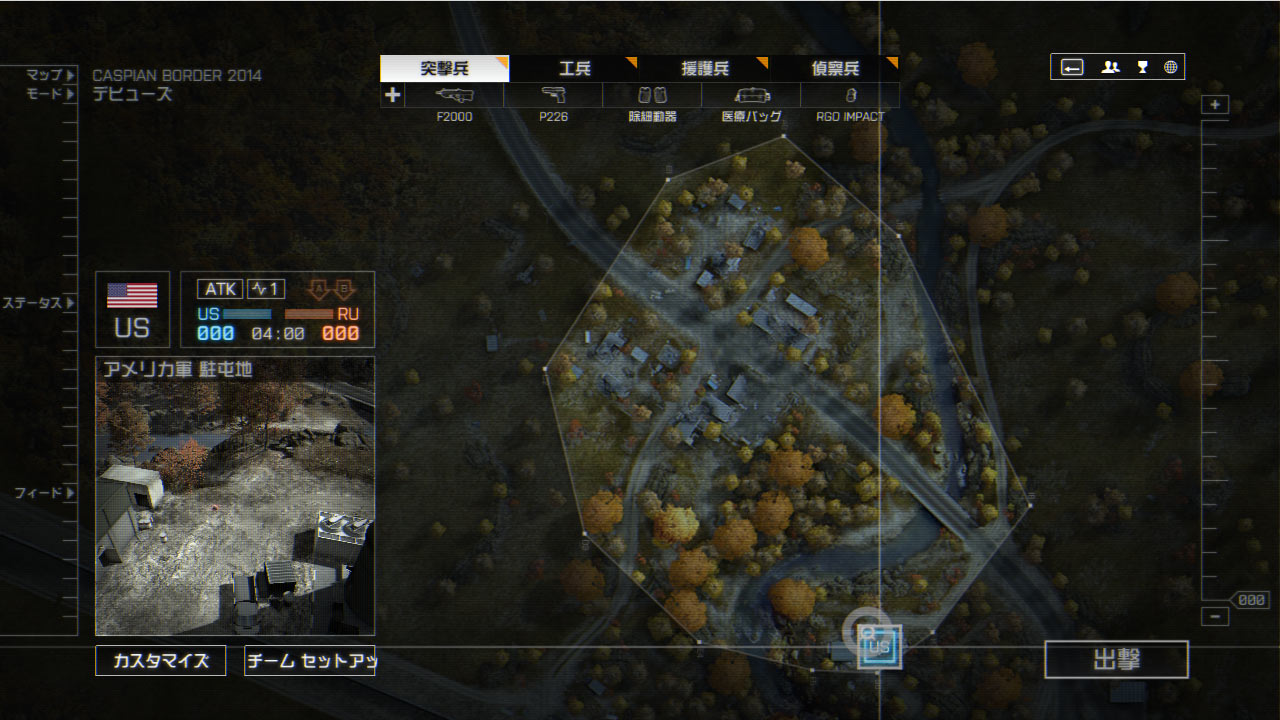Screen dimensions: 1280x720
Task: Zoom out the map with the minus button
Action: [1215, 617]
